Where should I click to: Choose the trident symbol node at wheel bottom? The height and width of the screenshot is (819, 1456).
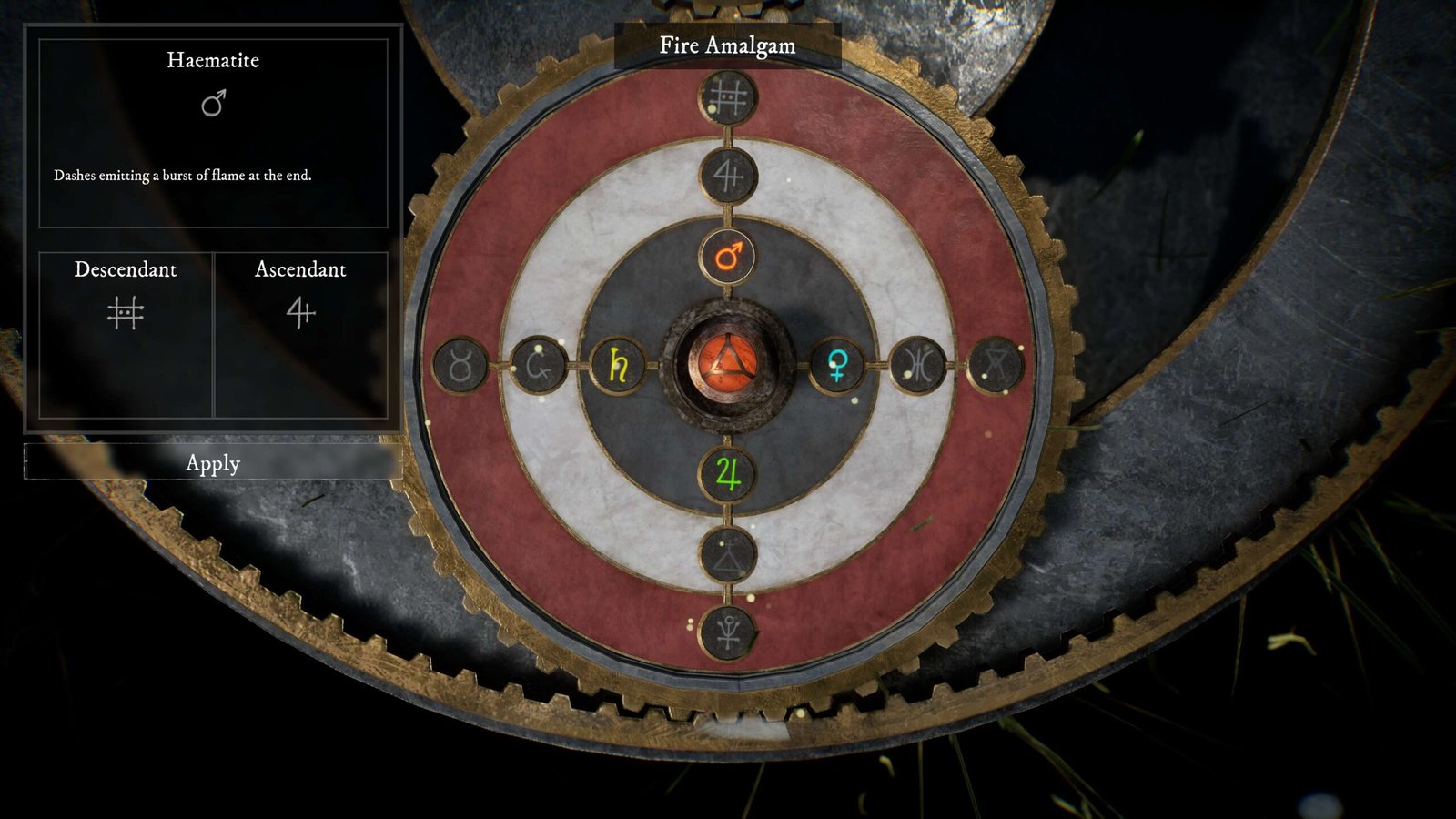[x=728, y=632]
